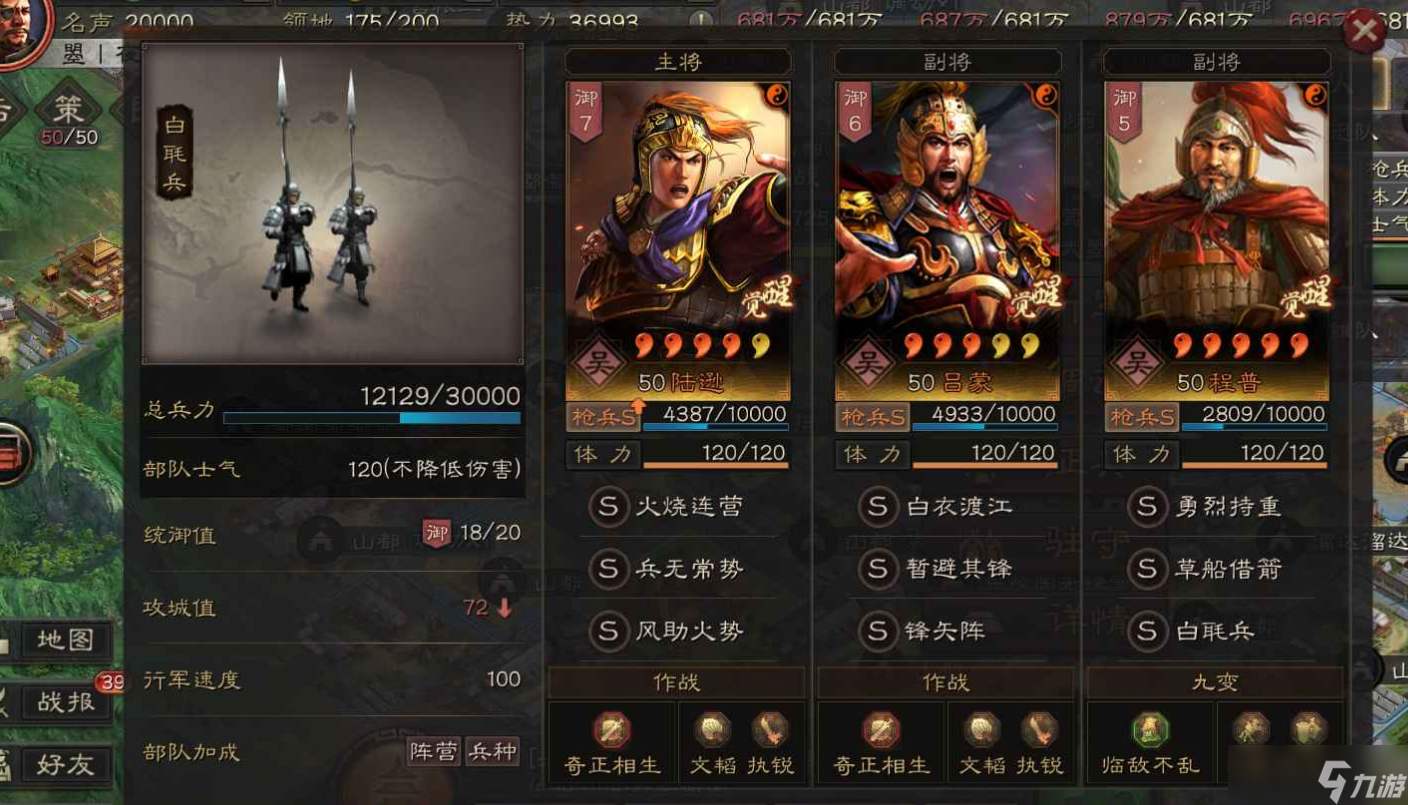Open the 地图 map button
1408x805 pixels.
point(65,640)
